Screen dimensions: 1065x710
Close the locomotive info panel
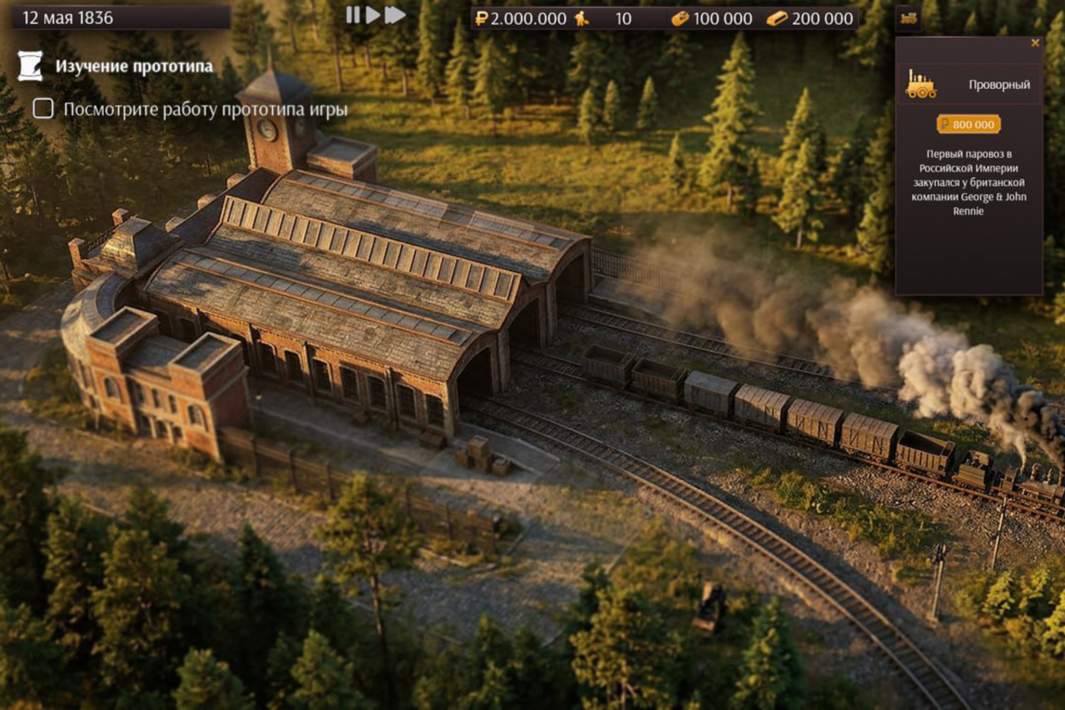click(1035, 43)
